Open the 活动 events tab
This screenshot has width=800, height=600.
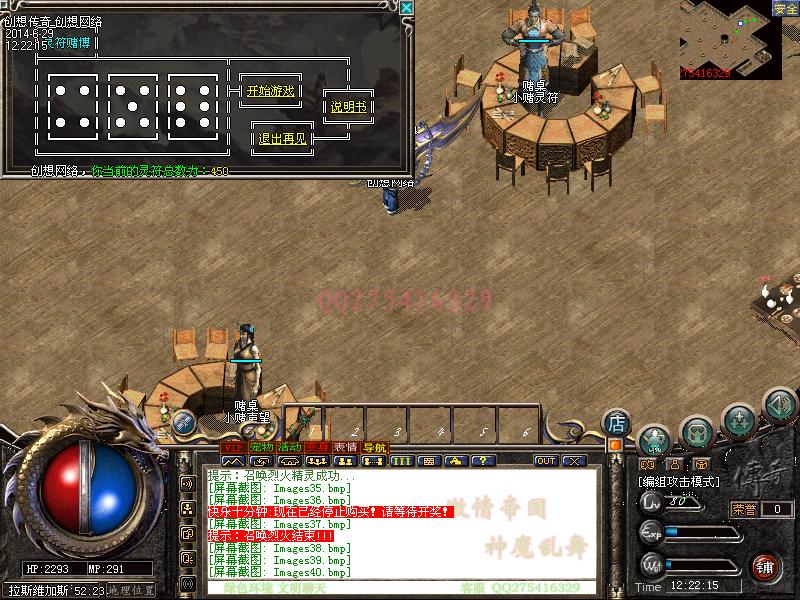click(x=290, y=447)
